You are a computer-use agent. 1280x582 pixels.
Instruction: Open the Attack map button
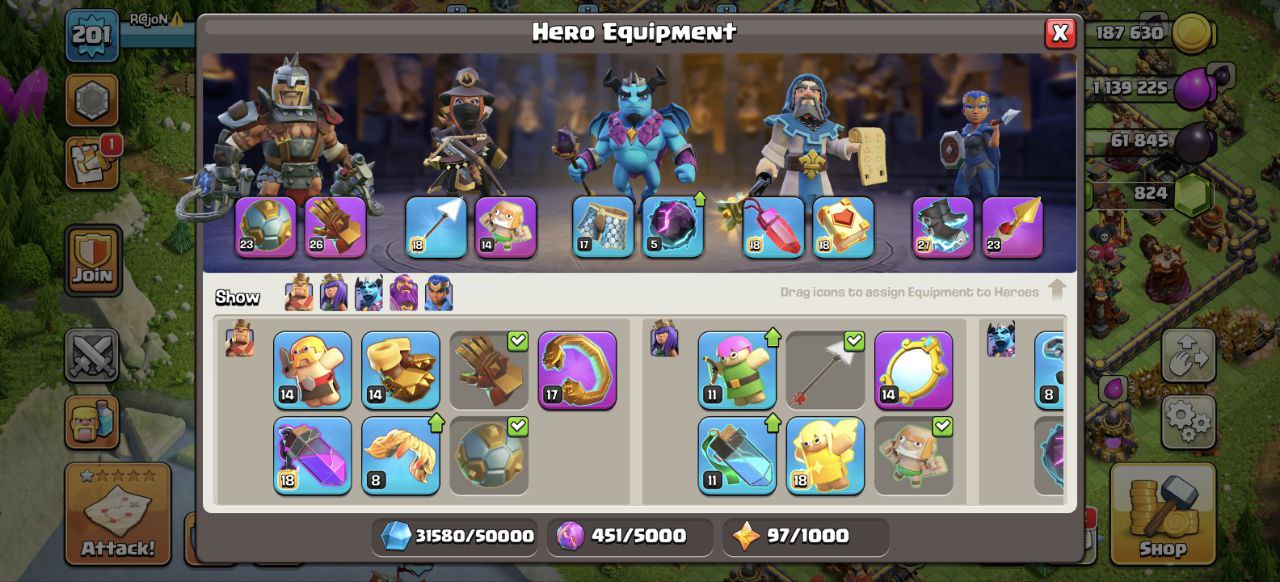(x=118, y=513)
